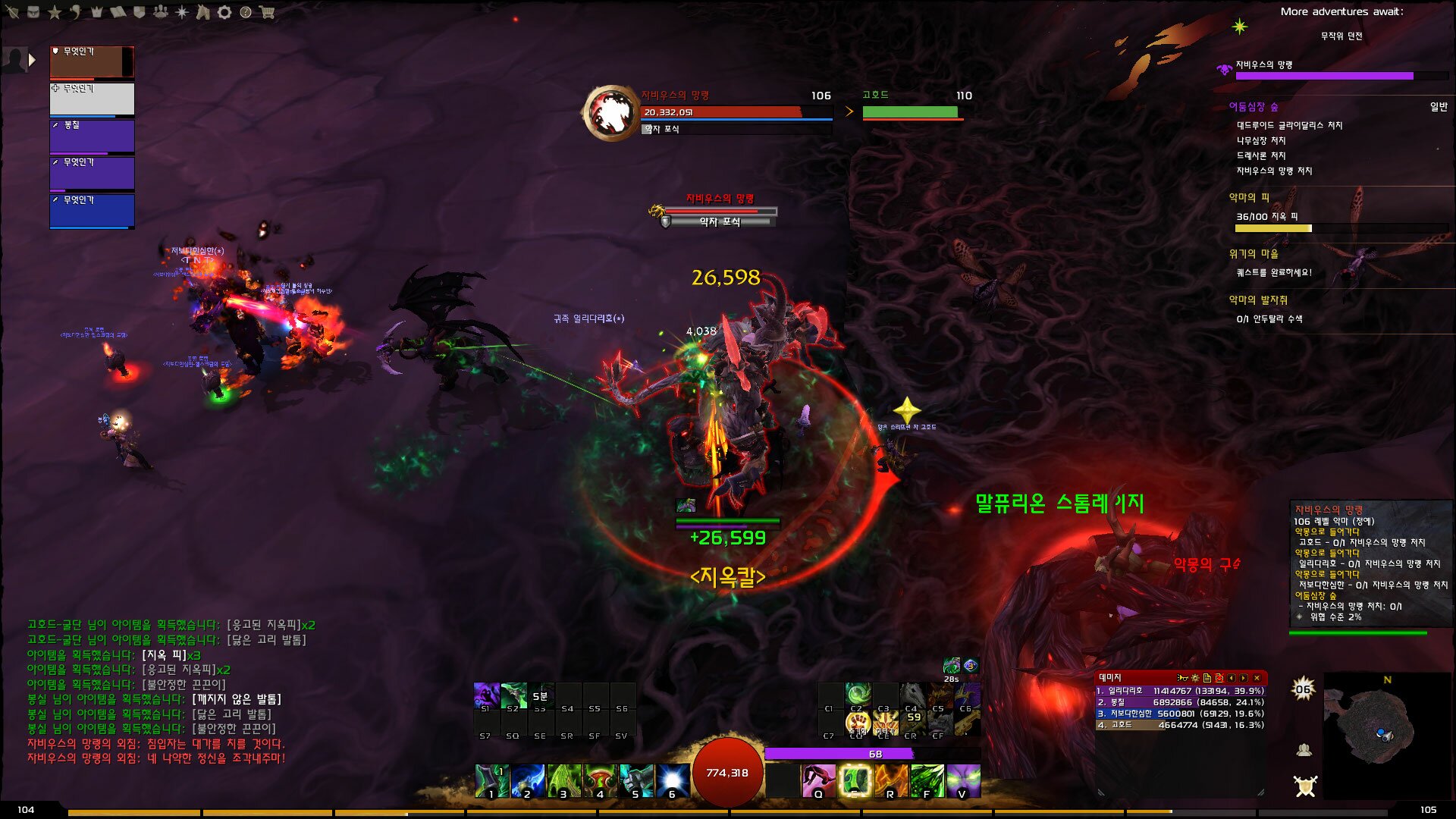Open the crossed-swords shield icon beside minimap
Screen dimensions: 1456x819
coord(1305,786)
